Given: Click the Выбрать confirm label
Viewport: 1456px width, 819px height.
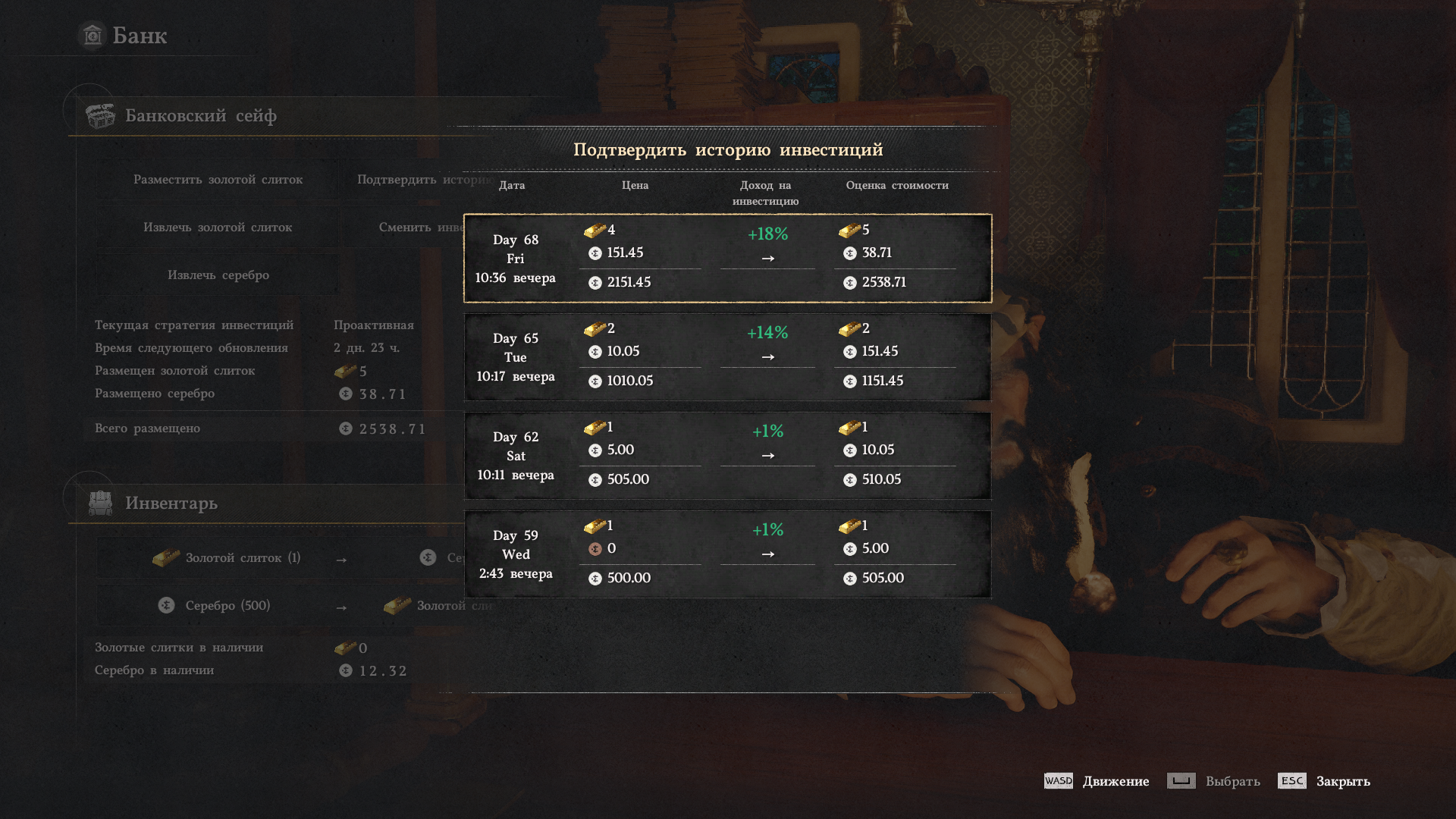Looking at the screenshot, I should (1232, 781).
